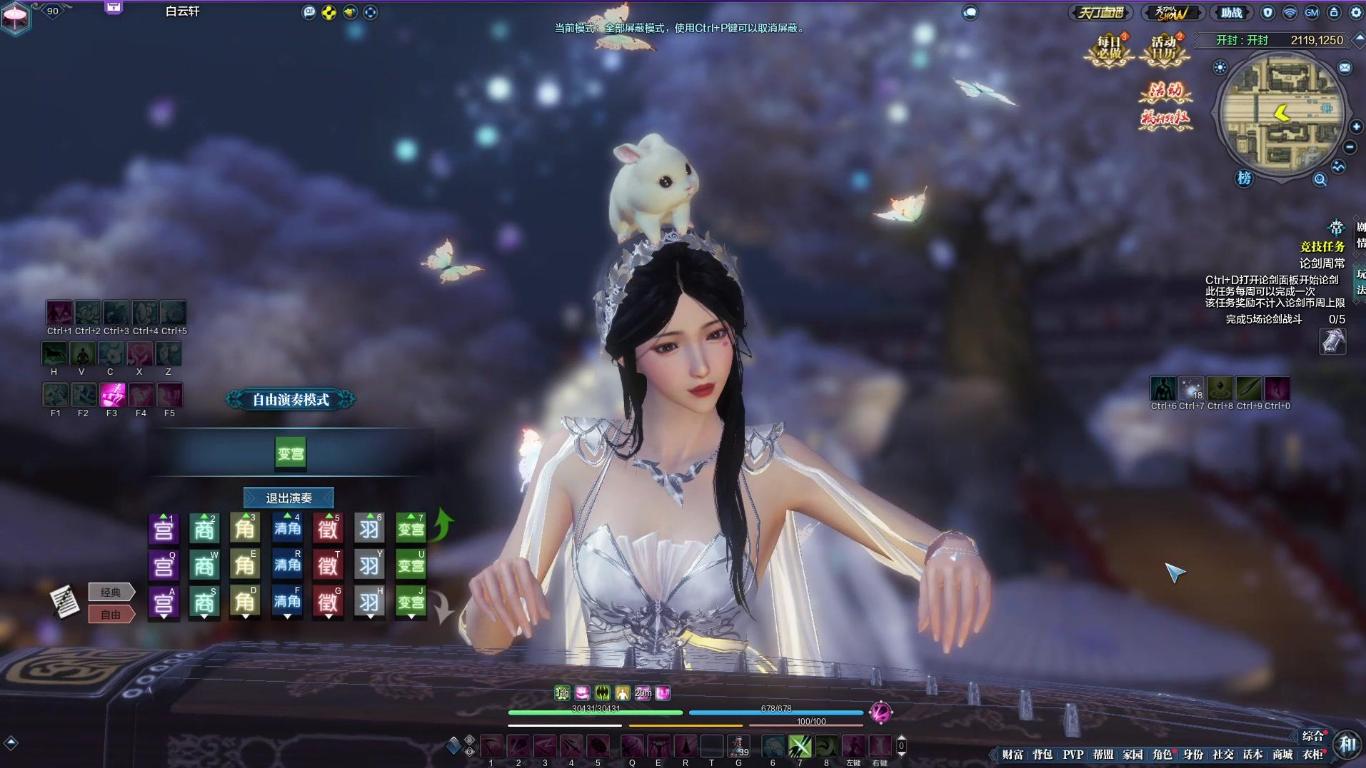The image size is (1366, 768).
Task: Shift octave up with green arrow
Action: pyautogui.click(x=443, y=522)
